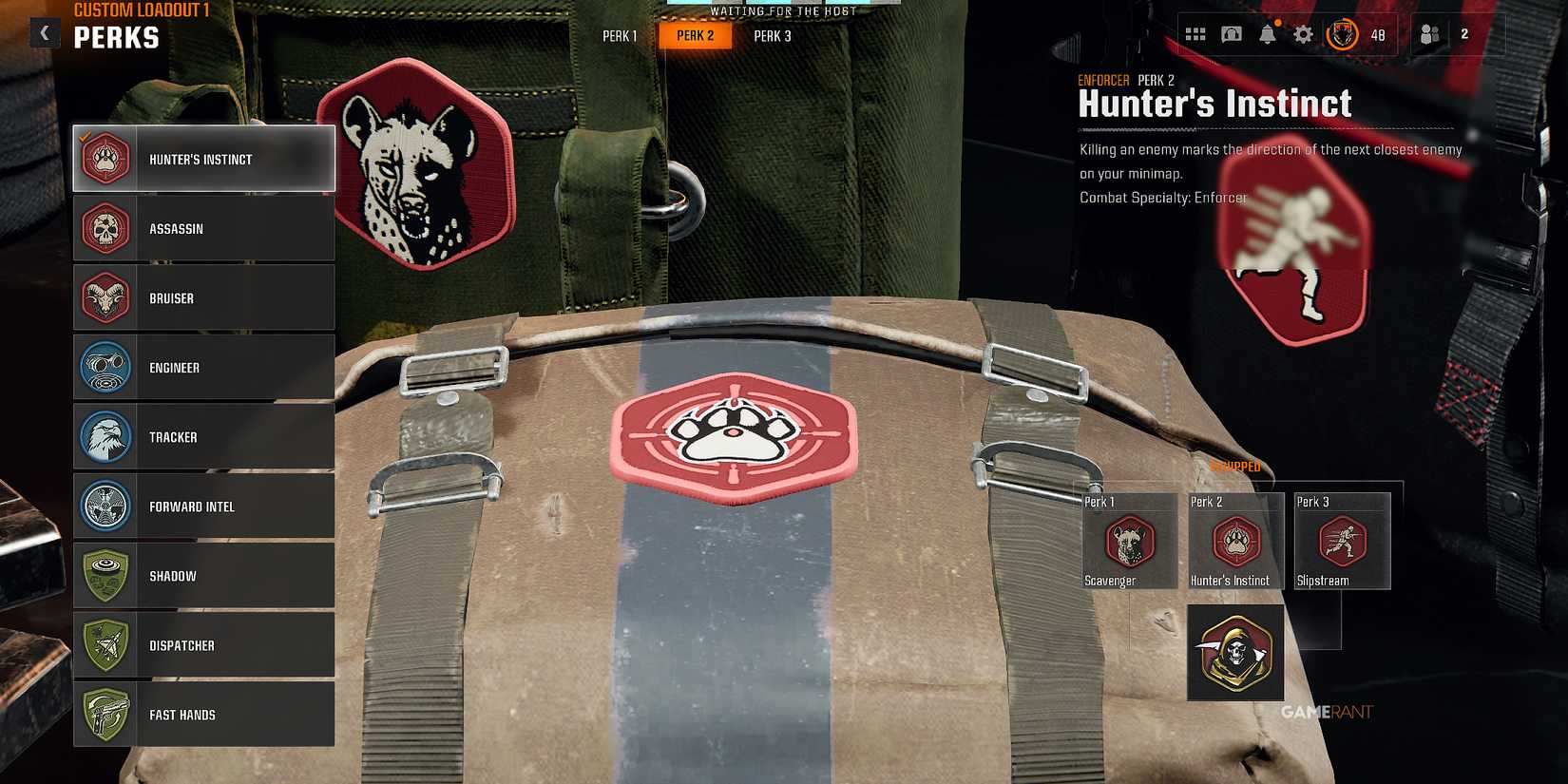The height and width of the screenshot is (784, 1568).
Task: Select the Dispatcher jet perk icon
Action: coord(105,645)
